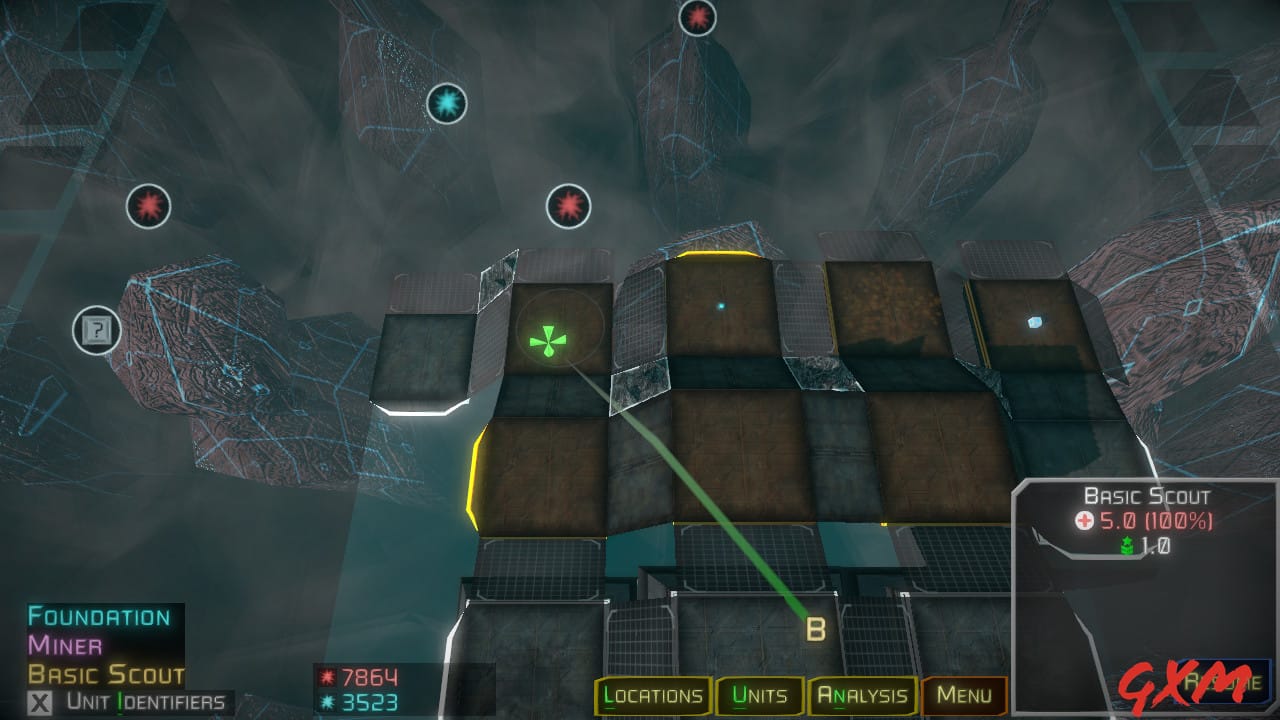Select the yellow-highlighted tile on the left
The height and width of the screenshot is (720, 1280).
[541, 480]
